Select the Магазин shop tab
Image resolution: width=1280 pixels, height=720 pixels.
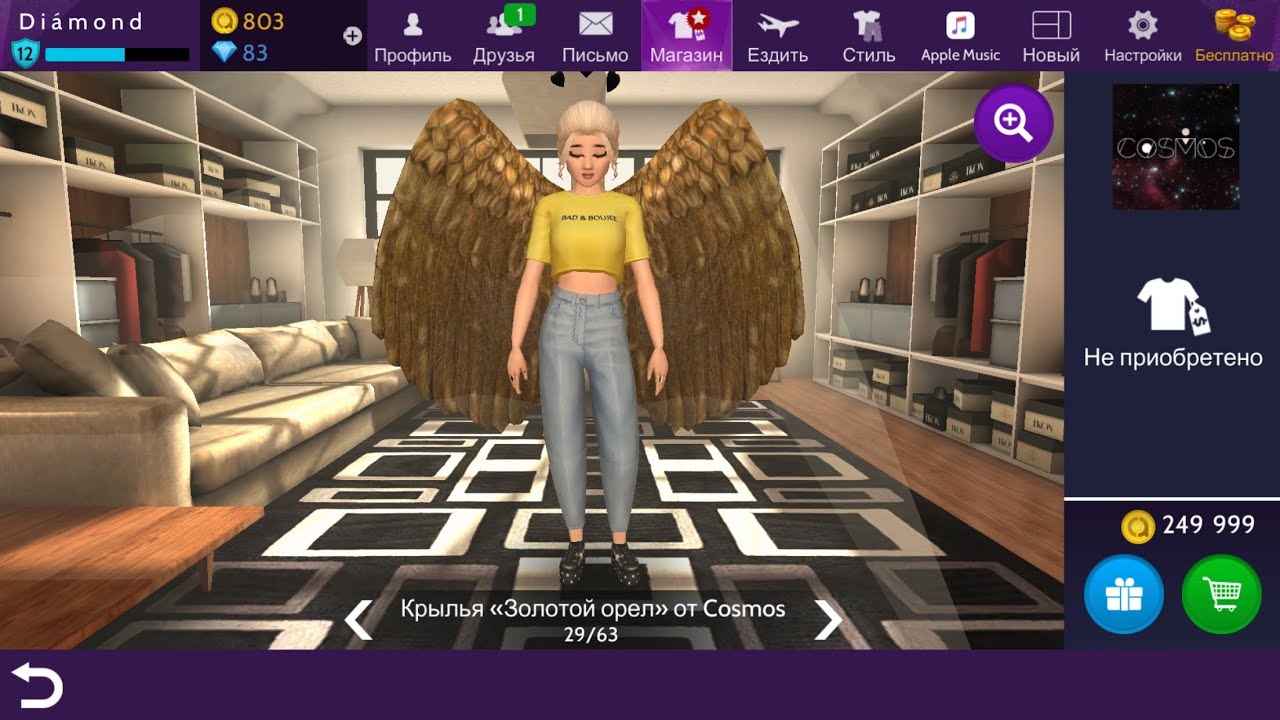[686, 36]
